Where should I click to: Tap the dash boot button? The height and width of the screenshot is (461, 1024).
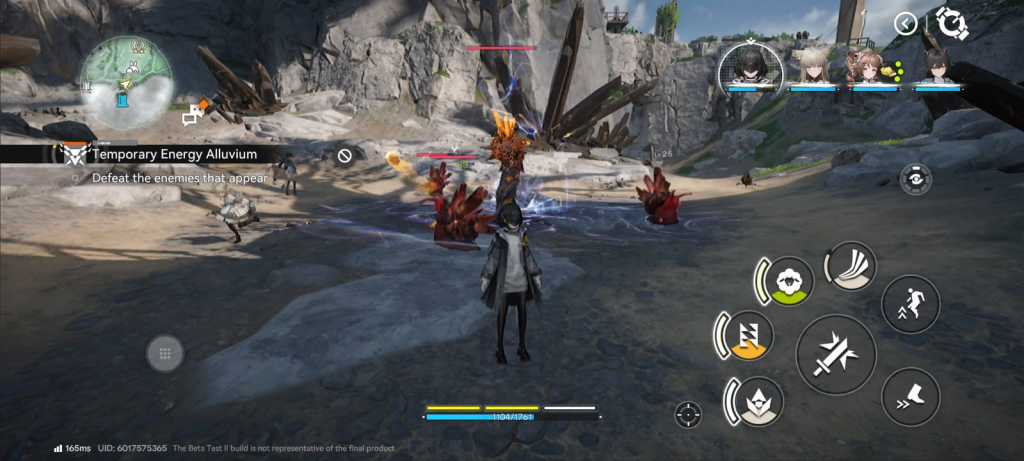tap(910, 397)
